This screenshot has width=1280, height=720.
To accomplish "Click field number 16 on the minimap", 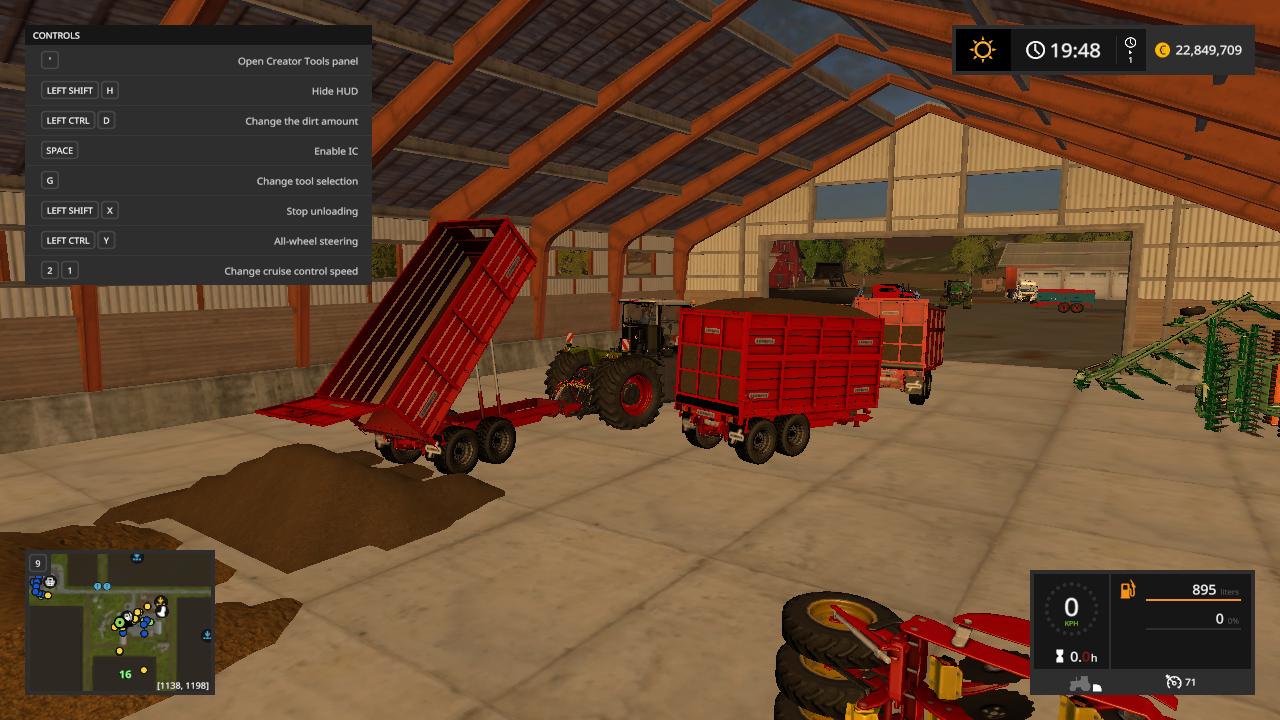I will (125, 675).
